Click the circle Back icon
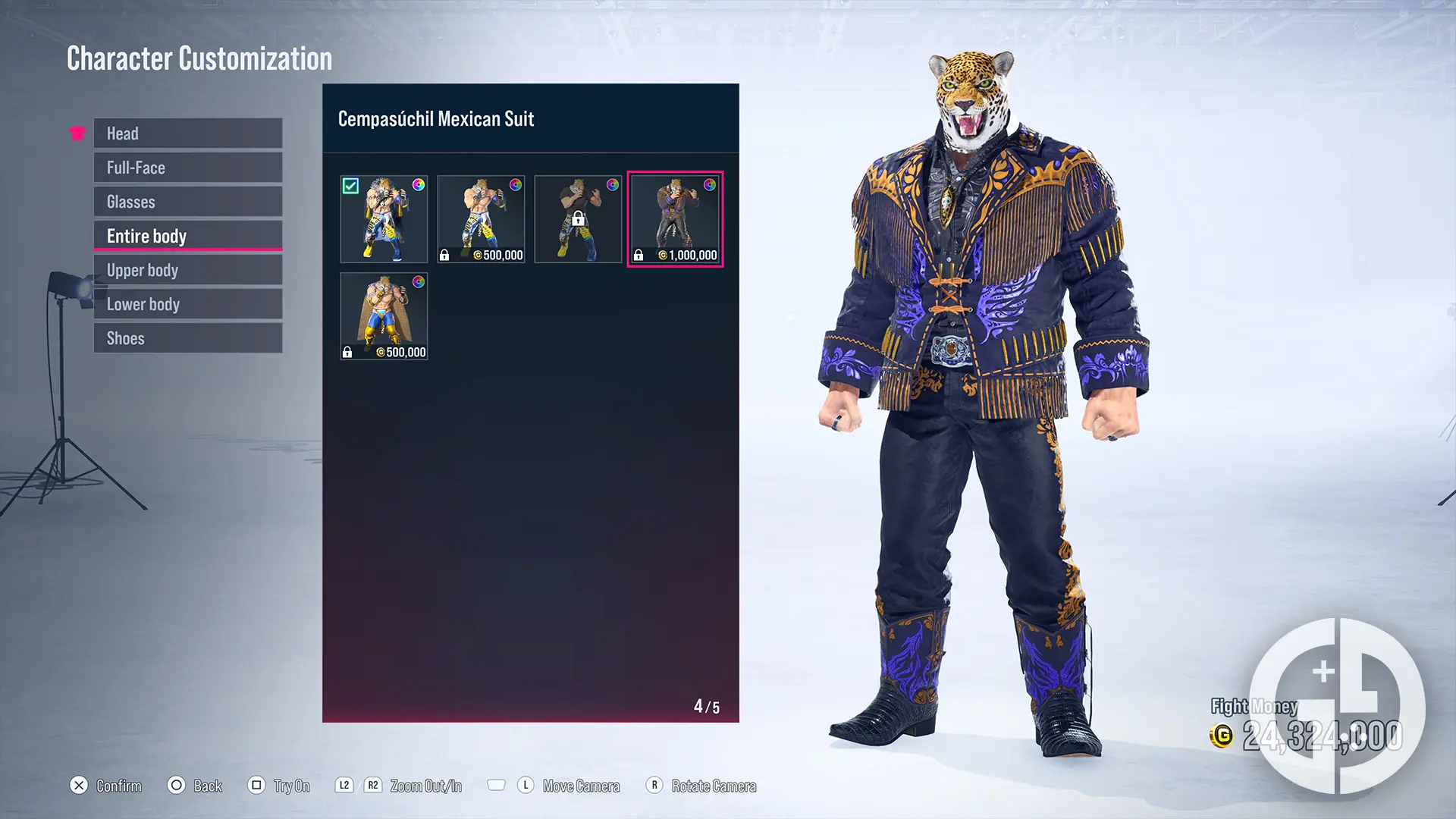The width and height of the screenshot is (1456, 819). click(176, 786)
